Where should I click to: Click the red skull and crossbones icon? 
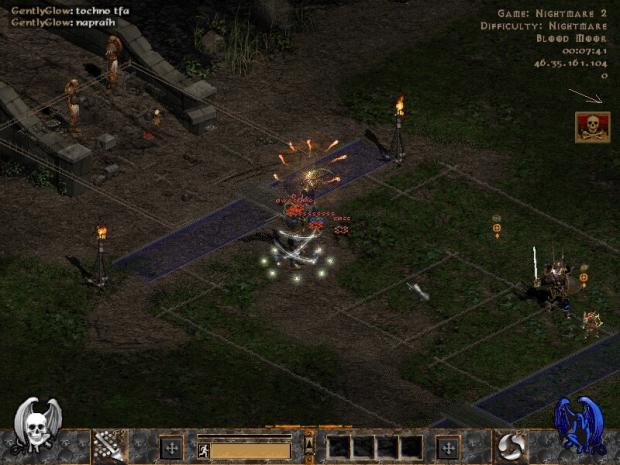(x=592, y=127)
